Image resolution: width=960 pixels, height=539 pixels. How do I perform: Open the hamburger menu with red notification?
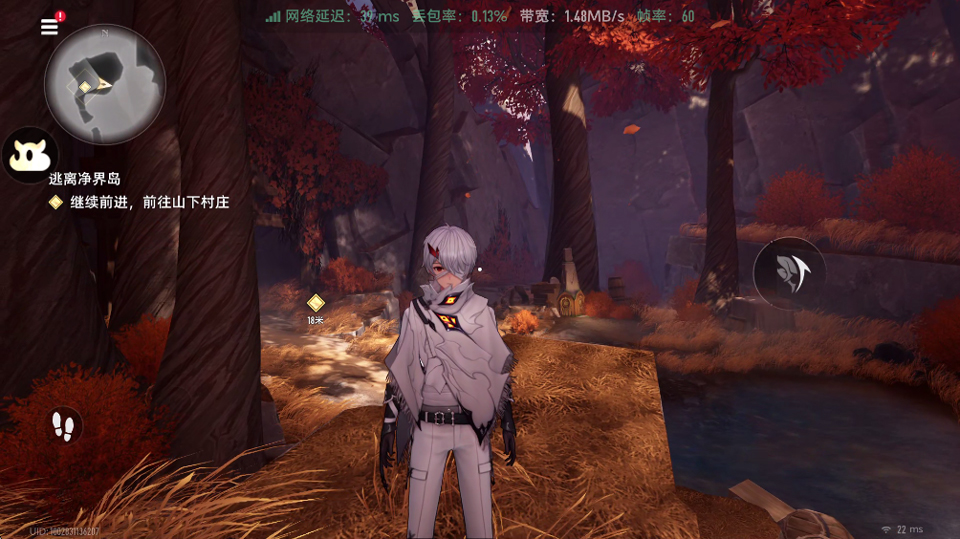coord(50,27)
